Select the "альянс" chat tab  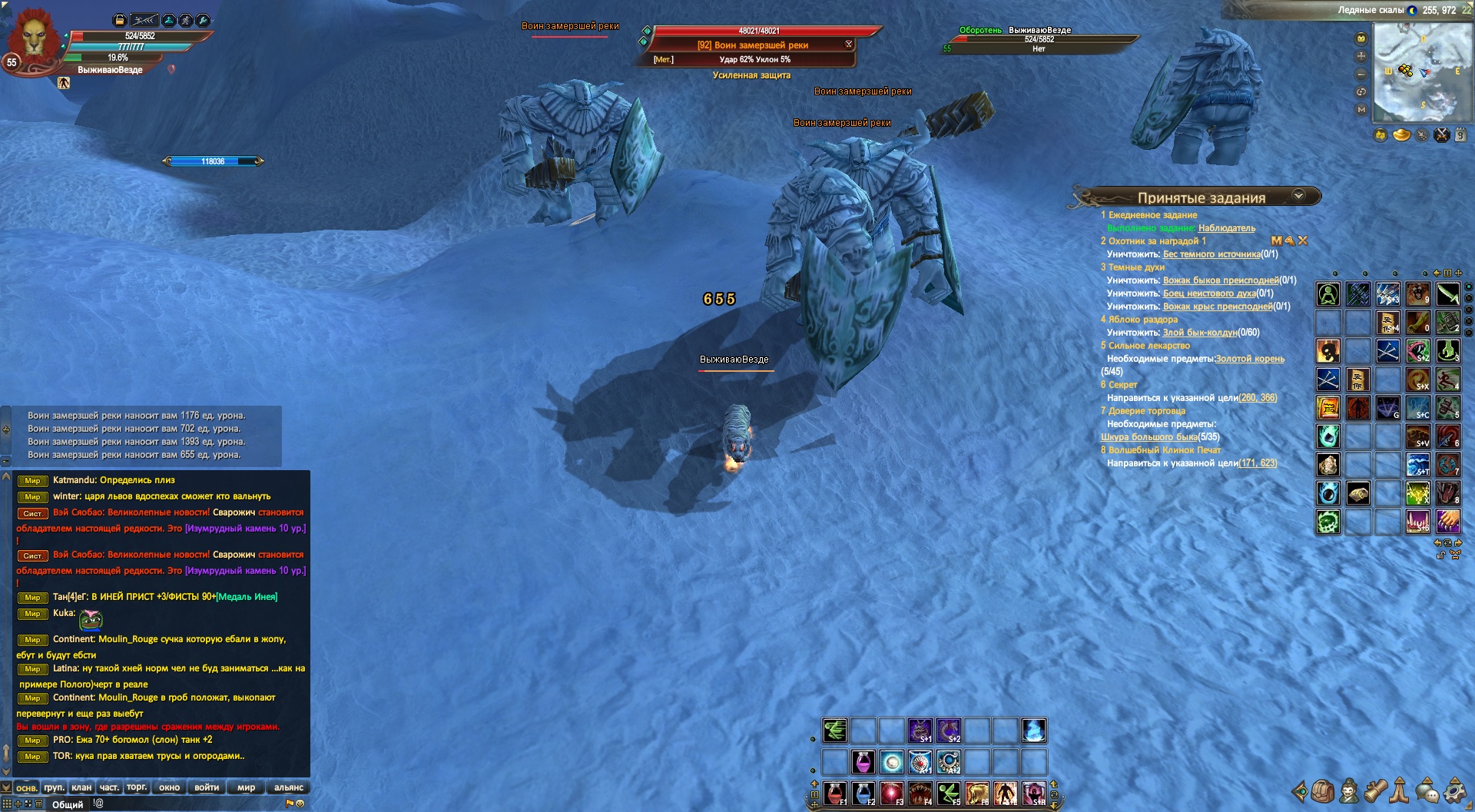point(289,787)
